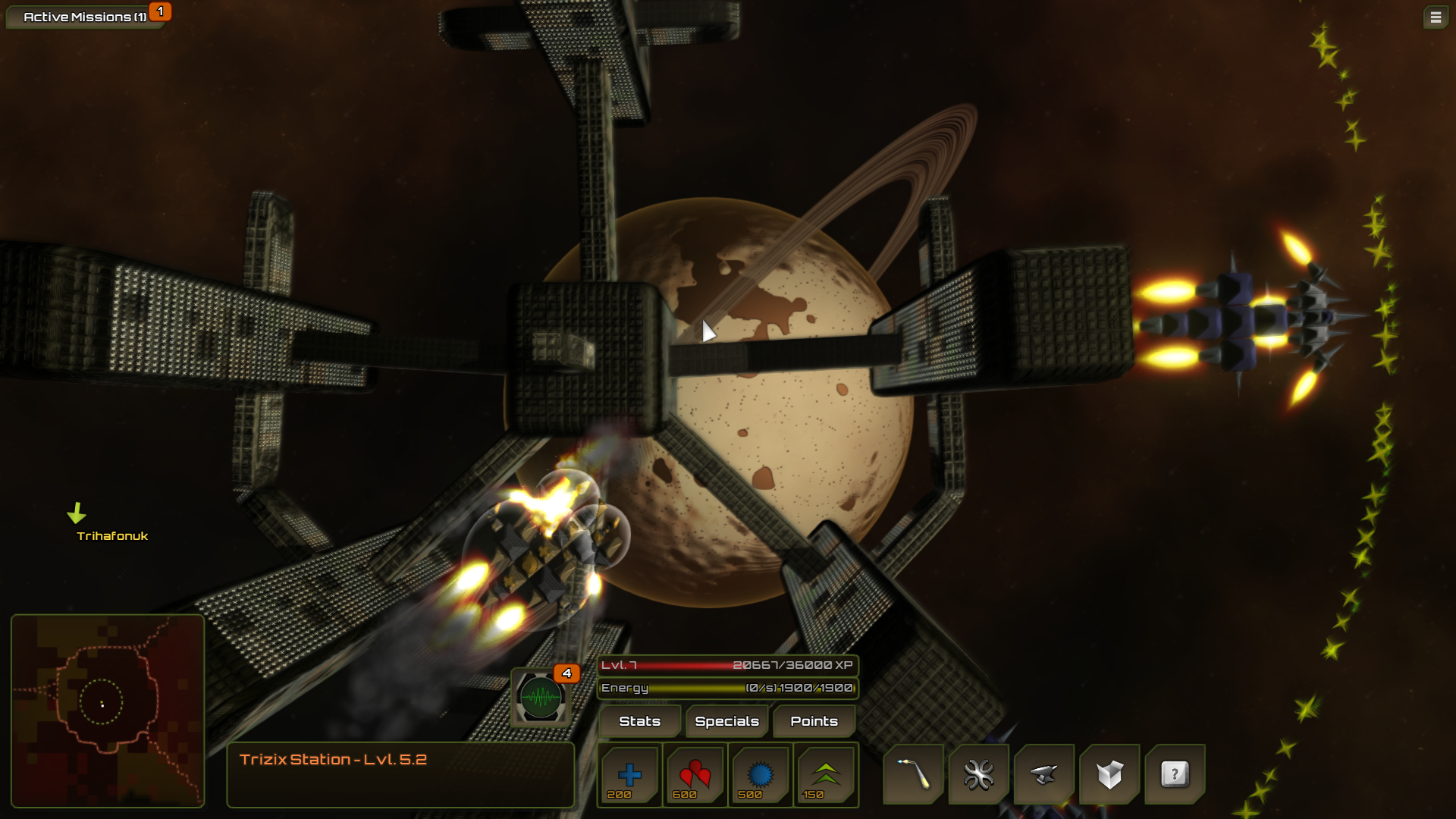
Task: Activate the blue cross repair special
Action: (x=629, y=774)
